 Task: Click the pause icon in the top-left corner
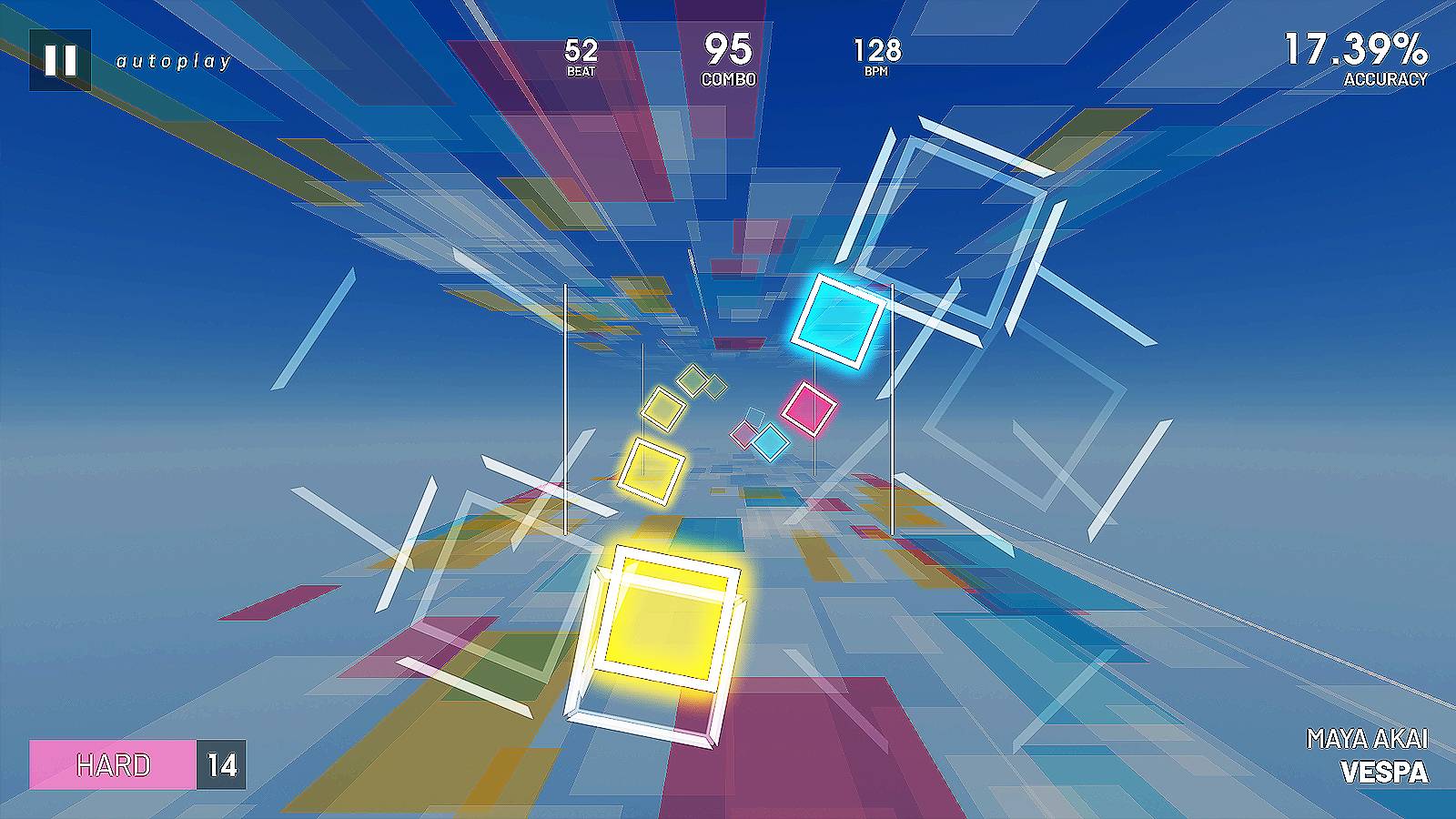click(x=59, y=62)
